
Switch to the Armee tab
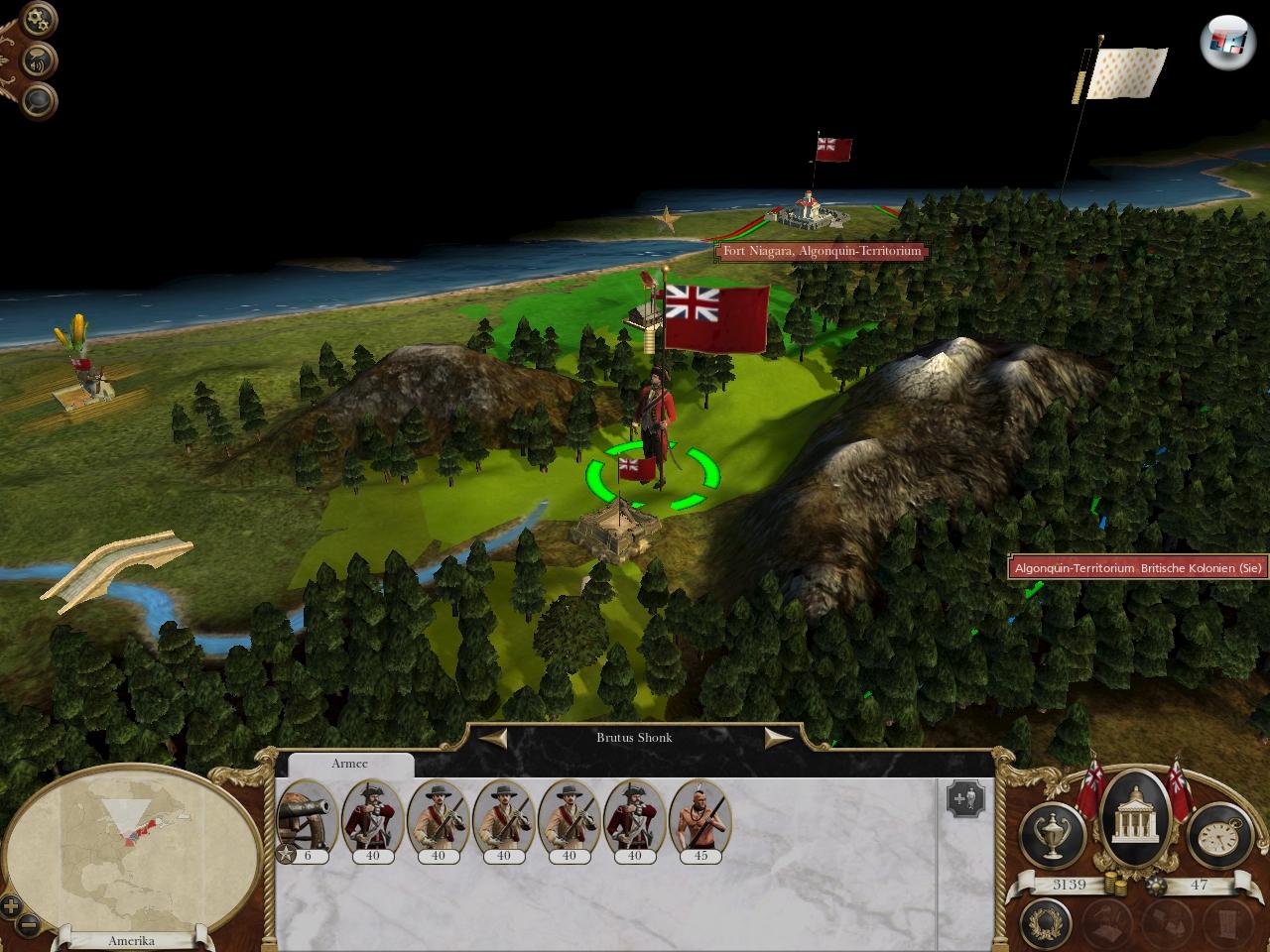[x=349, y=765]
